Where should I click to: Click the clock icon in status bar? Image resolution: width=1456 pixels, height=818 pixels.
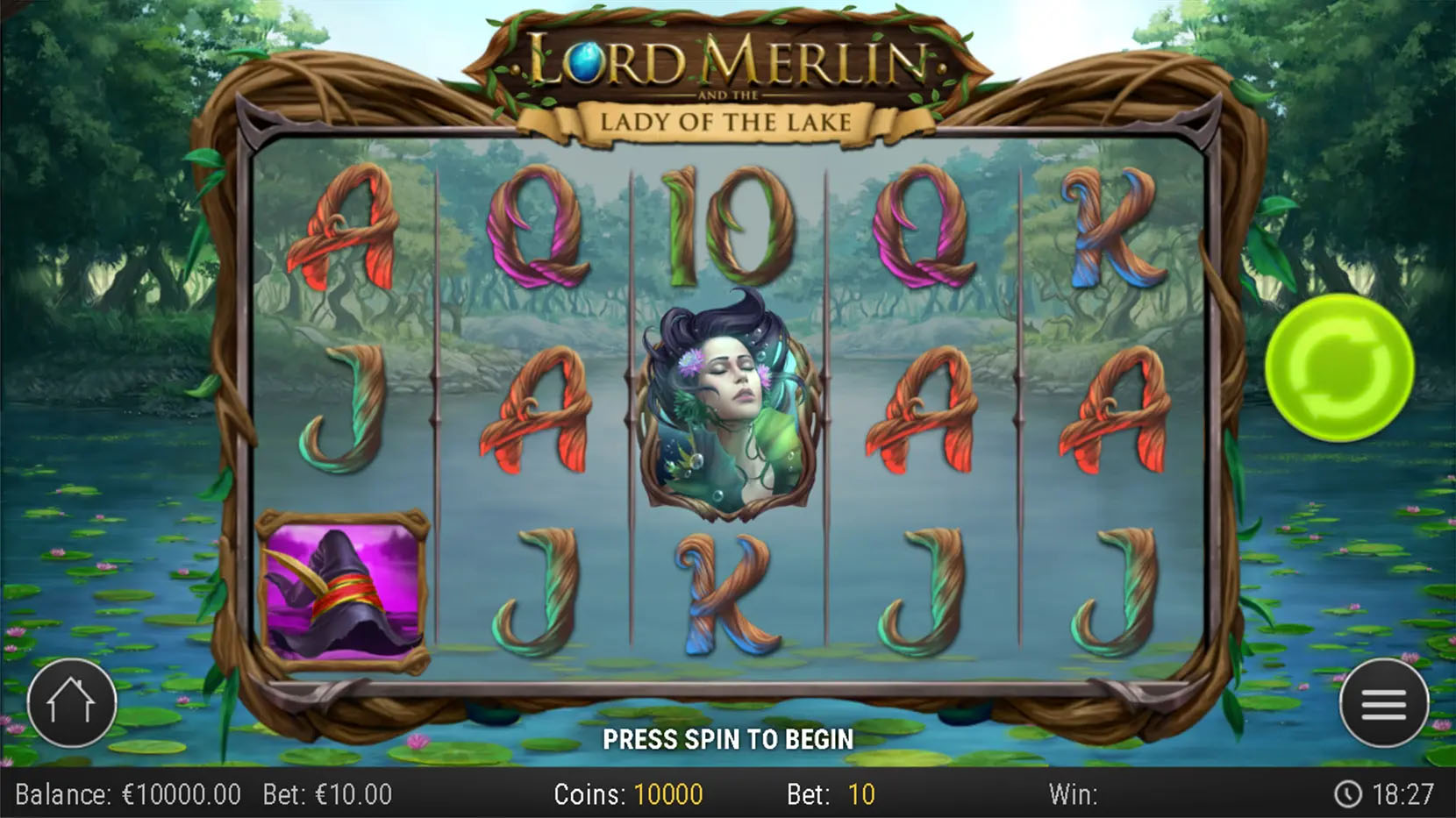pyautogui.click(x=1348, y=794)
